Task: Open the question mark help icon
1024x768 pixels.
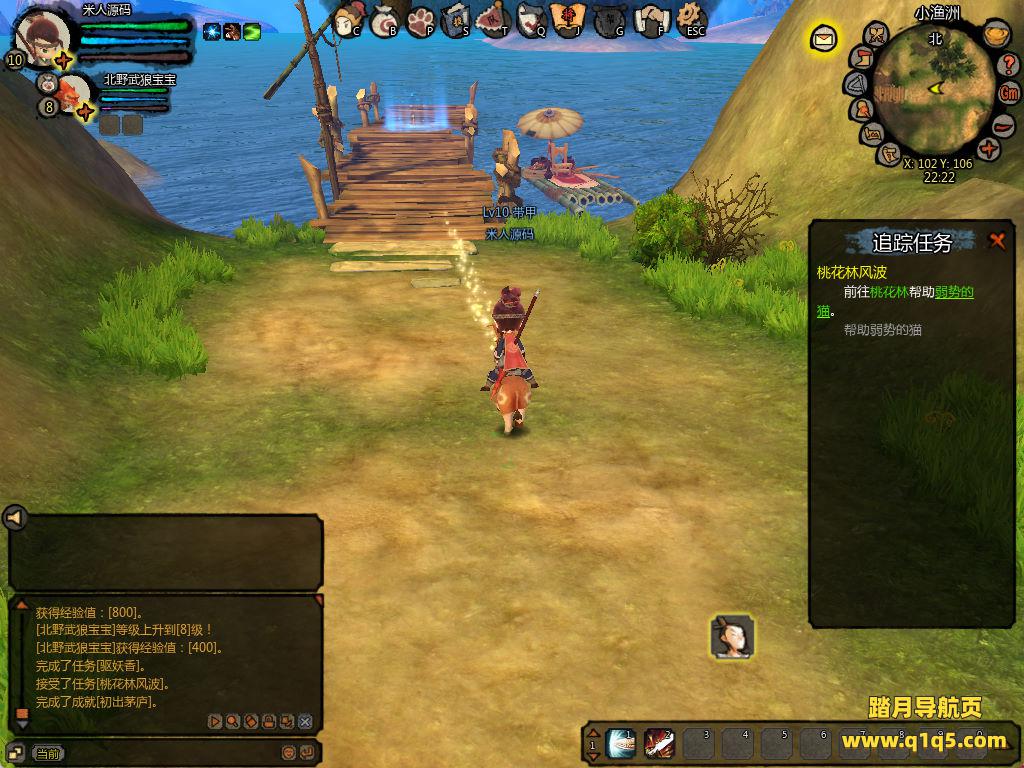Action: pos(1010,65)
